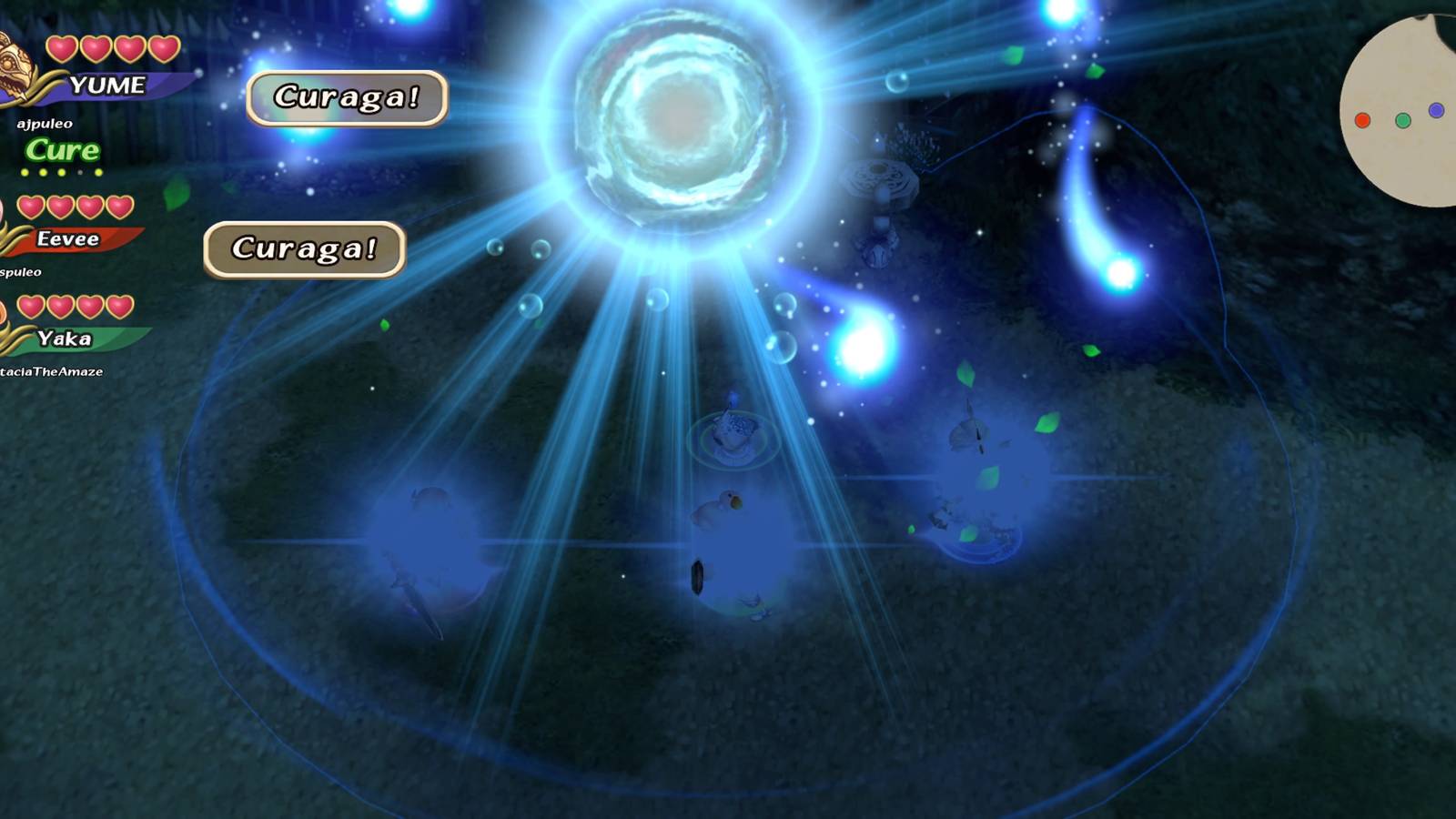Click the dimmed gray slot dot near Cure
The height and width of the screenshot is (819, 1456).
tap(80, 172)
